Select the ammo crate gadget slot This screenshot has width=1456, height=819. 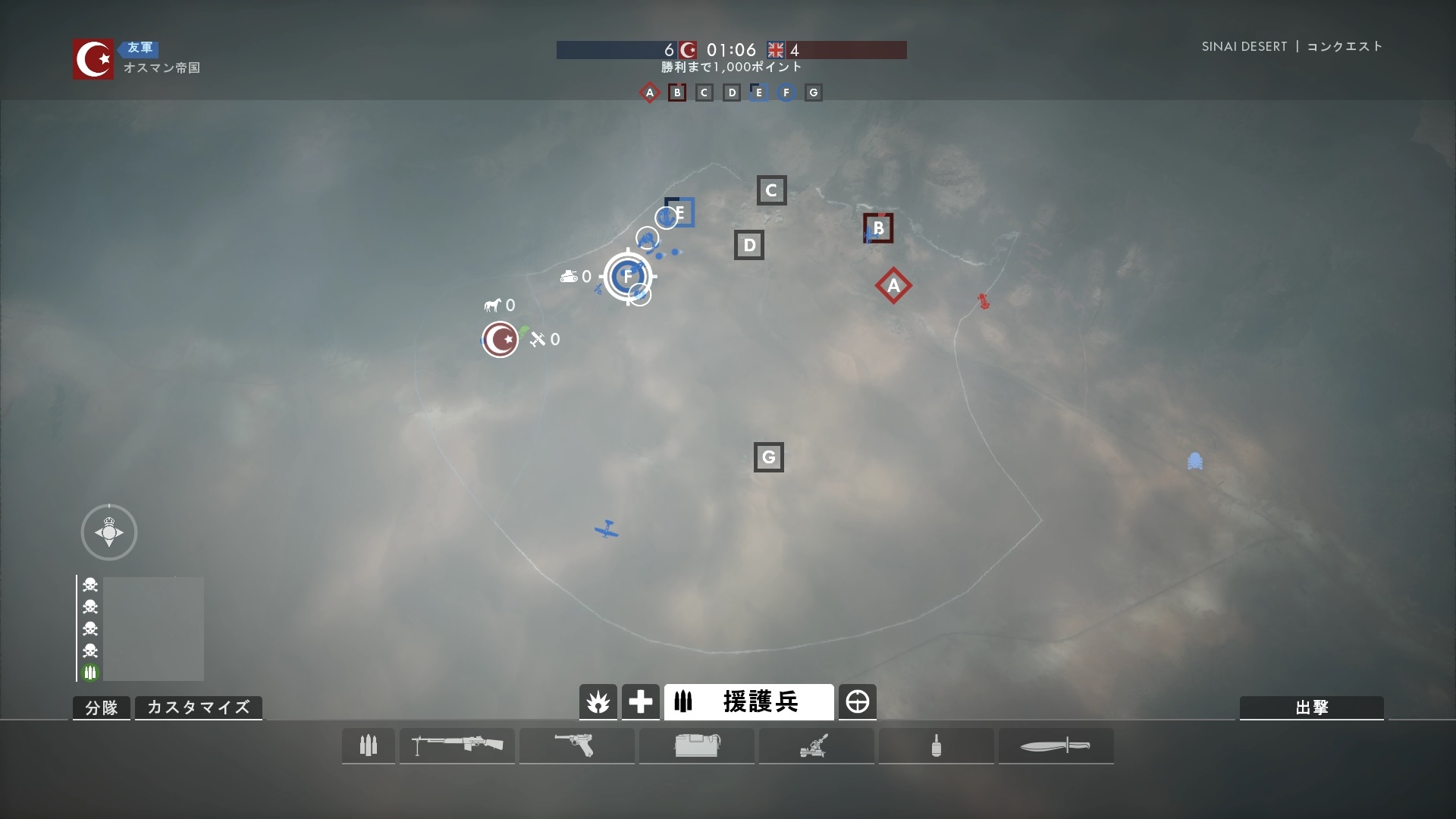pos(696,745)
